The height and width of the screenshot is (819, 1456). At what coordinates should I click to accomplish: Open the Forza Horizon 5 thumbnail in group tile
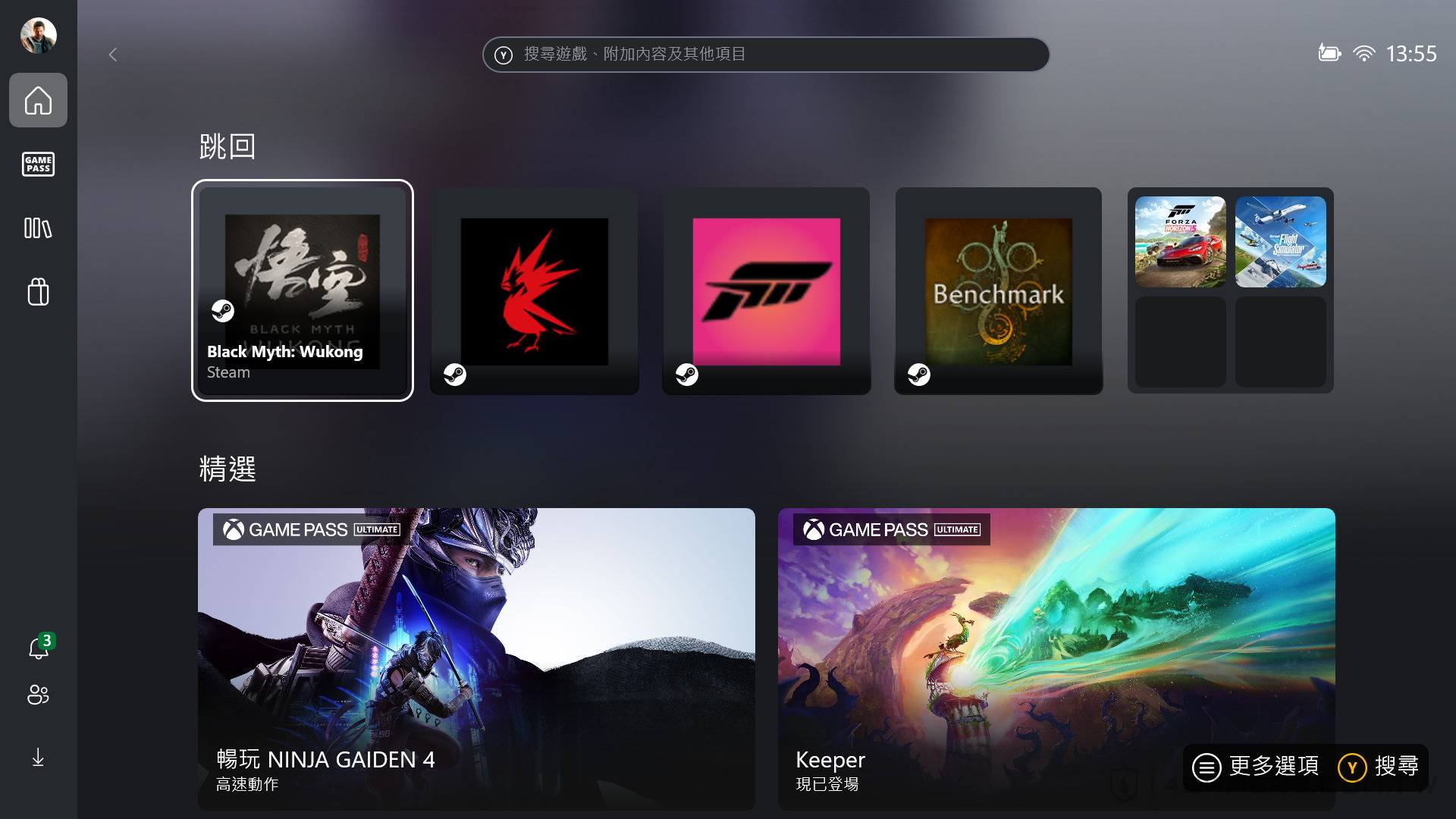coord(1180,241)
